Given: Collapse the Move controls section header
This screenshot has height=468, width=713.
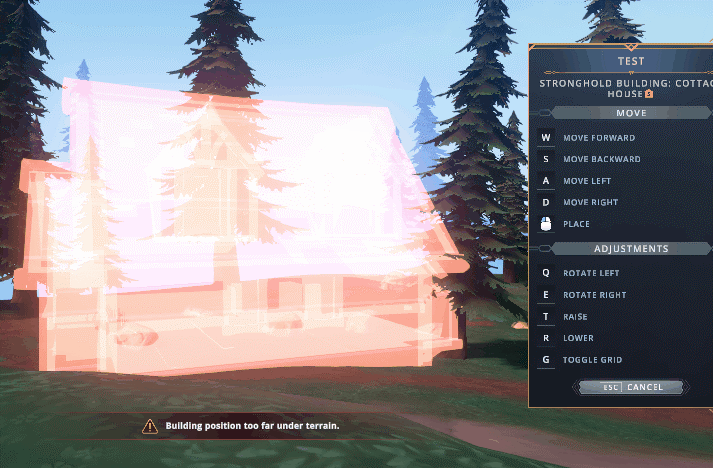Looking at the screenshot, I should tap(630, 113).
